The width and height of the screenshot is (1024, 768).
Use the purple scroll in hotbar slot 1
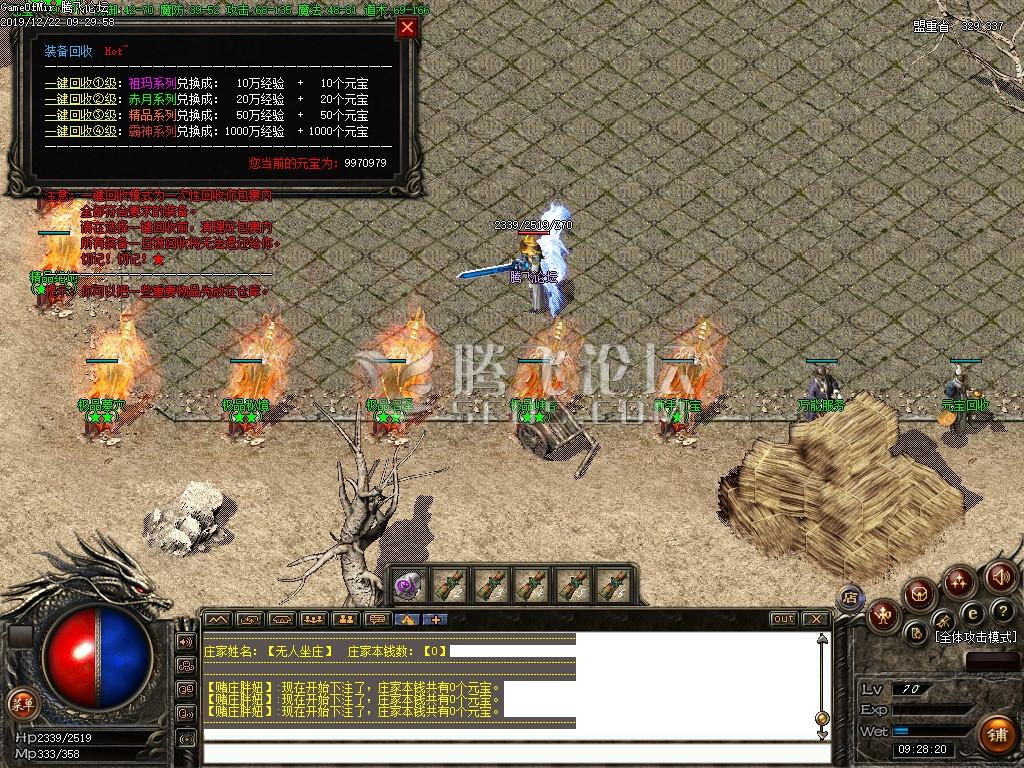tap(409, 585)
